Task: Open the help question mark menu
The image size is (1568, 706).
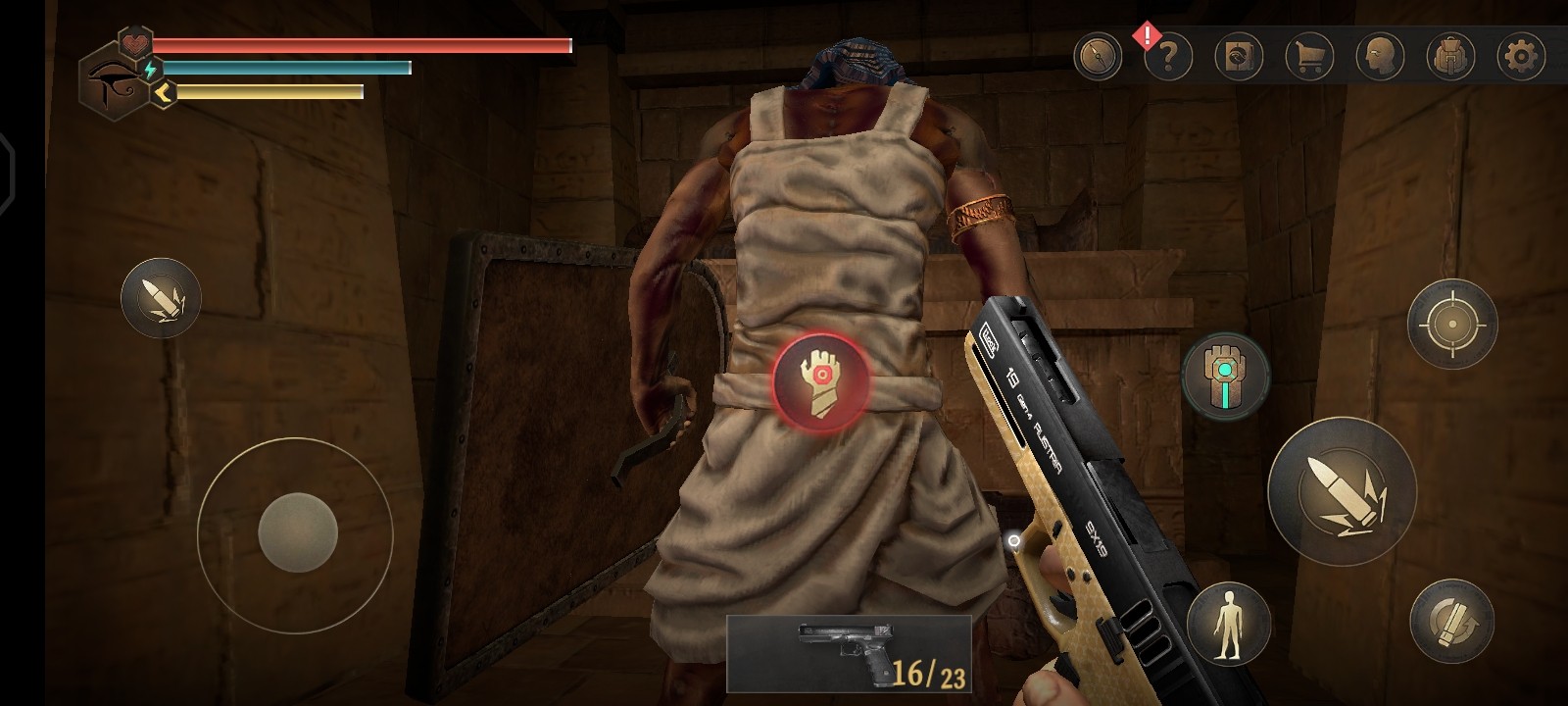Action: point(1168,56)
